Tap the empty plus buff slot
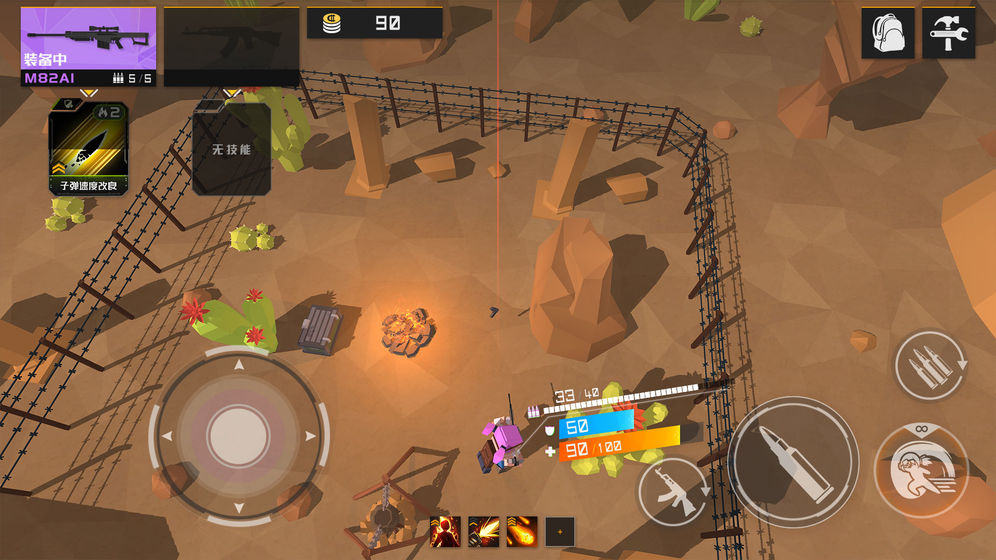This screenshot has width=996, height=560. (560, 531)
